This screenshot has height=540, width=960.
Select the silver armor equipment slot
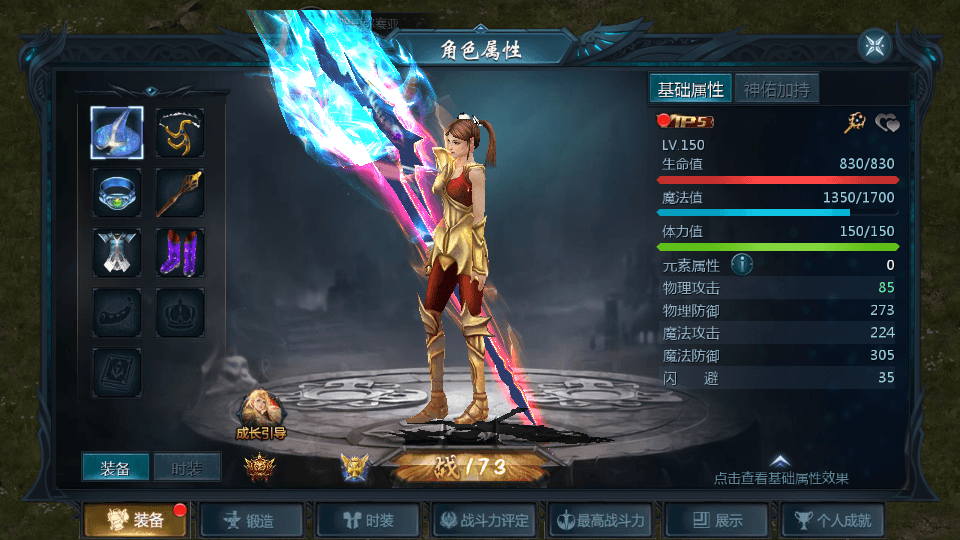pyautogui.click(x=117, y=253)
